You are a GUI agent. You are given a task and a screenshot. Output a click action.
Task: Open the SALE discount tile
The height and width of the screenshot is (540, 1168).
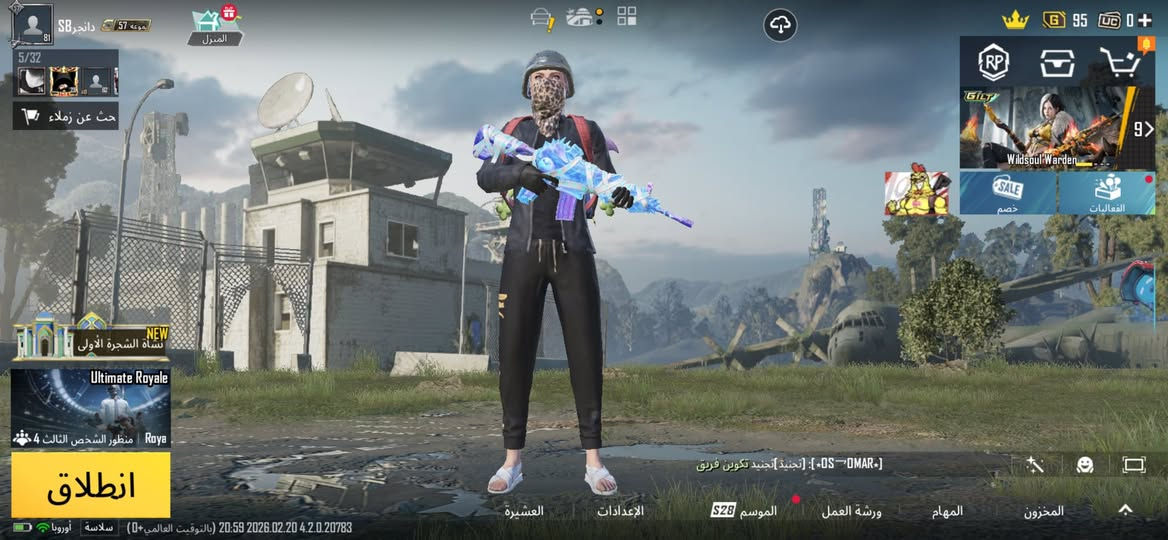pos(1008,192)
